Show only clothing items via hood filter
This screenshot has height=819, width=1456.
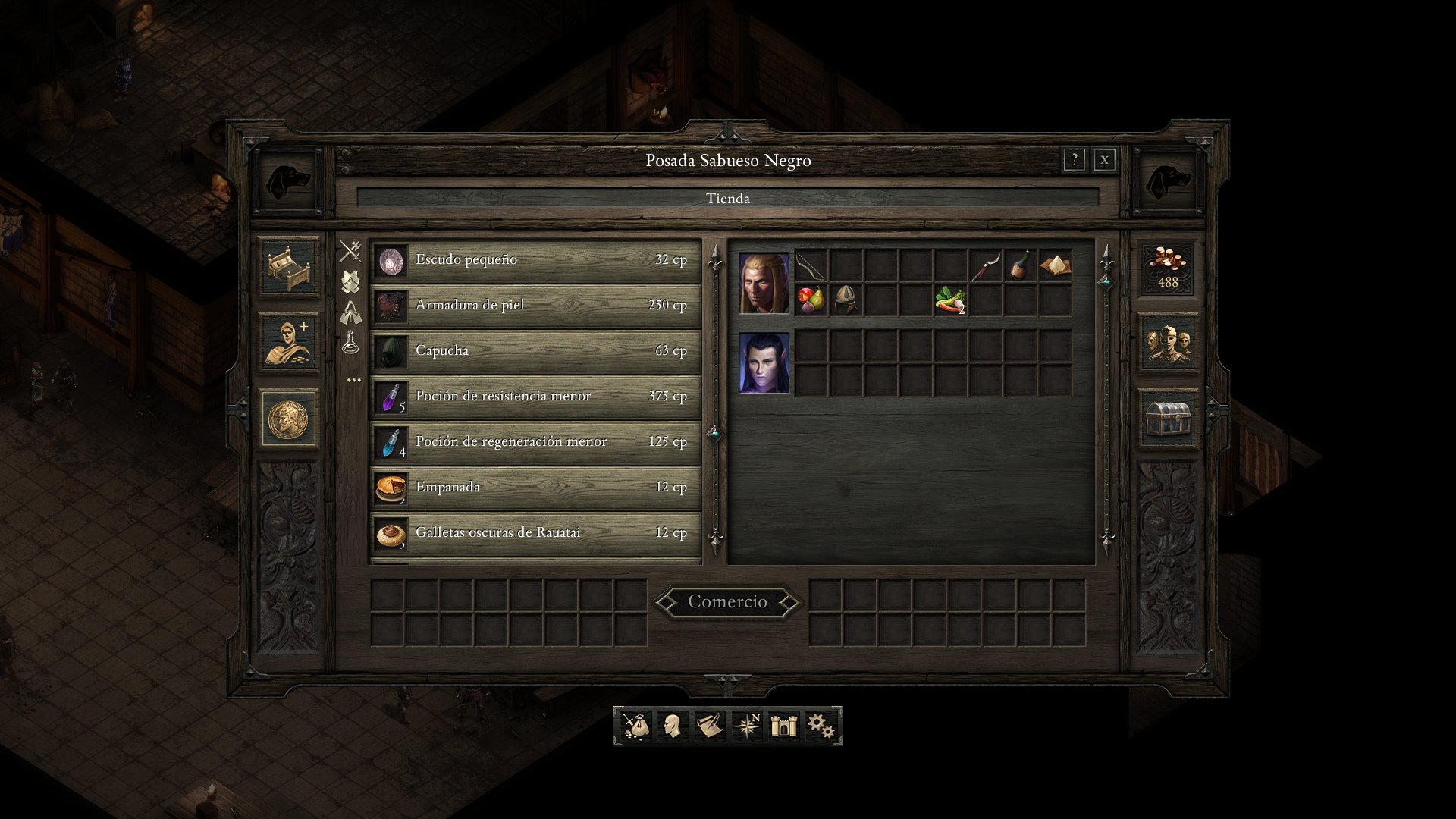[351, 312]
